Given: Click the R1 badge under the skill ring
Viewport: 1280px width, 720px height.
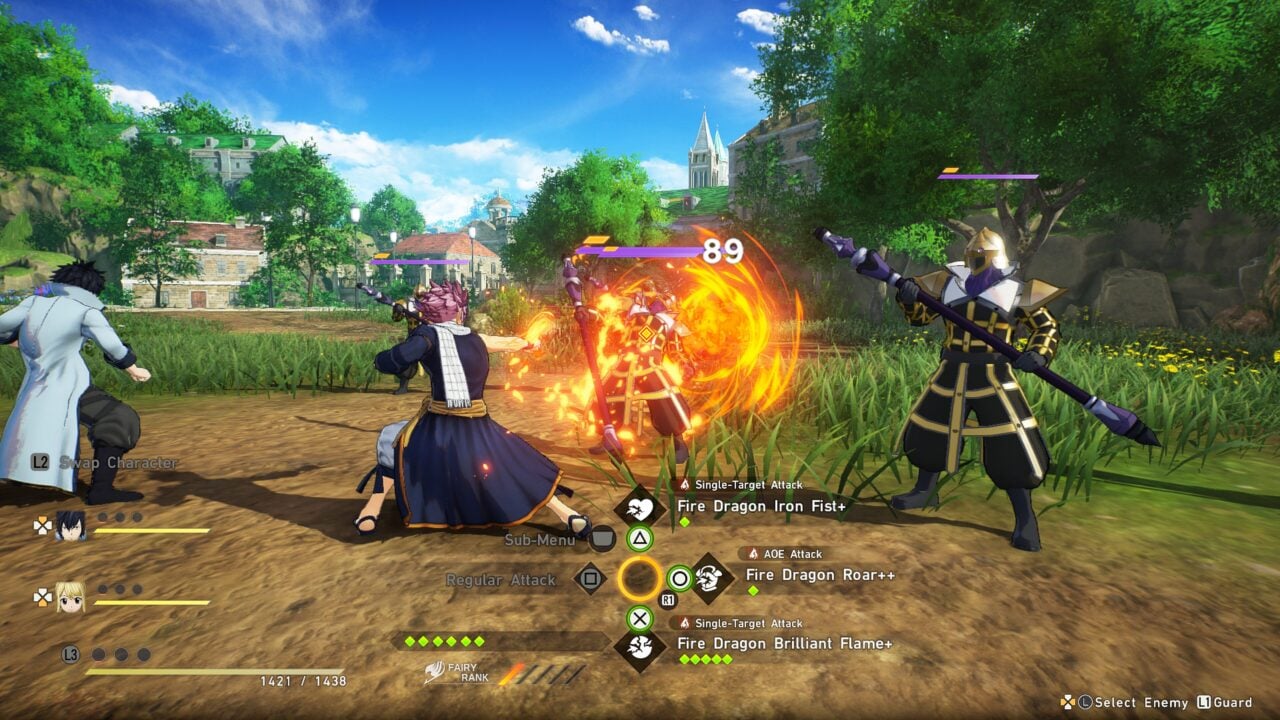Looking at the screenshot, I should [x=667, y=598].
